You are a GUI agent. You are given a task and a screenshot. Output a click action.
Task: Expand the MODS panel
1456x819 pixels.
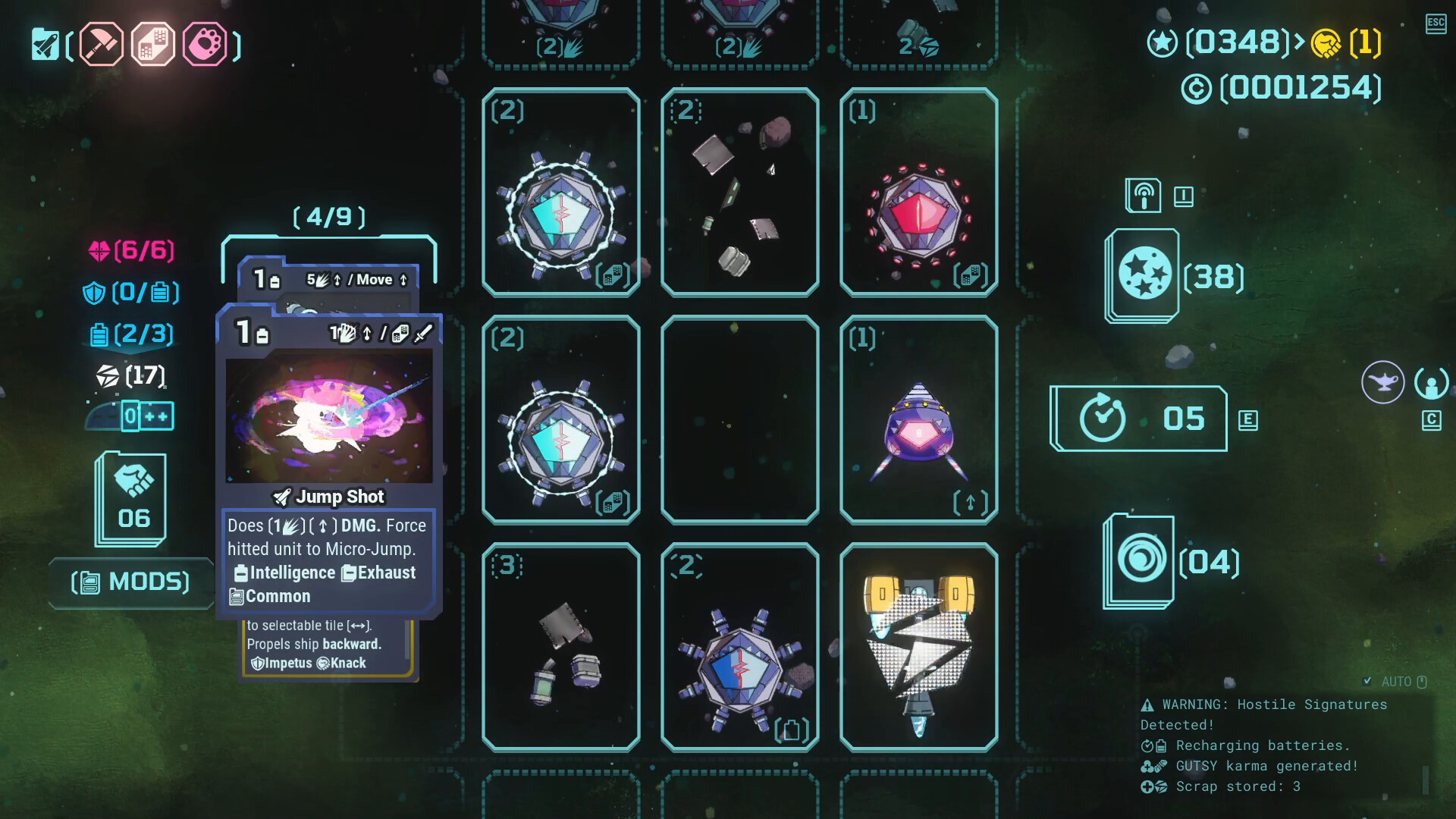point(130,582)
